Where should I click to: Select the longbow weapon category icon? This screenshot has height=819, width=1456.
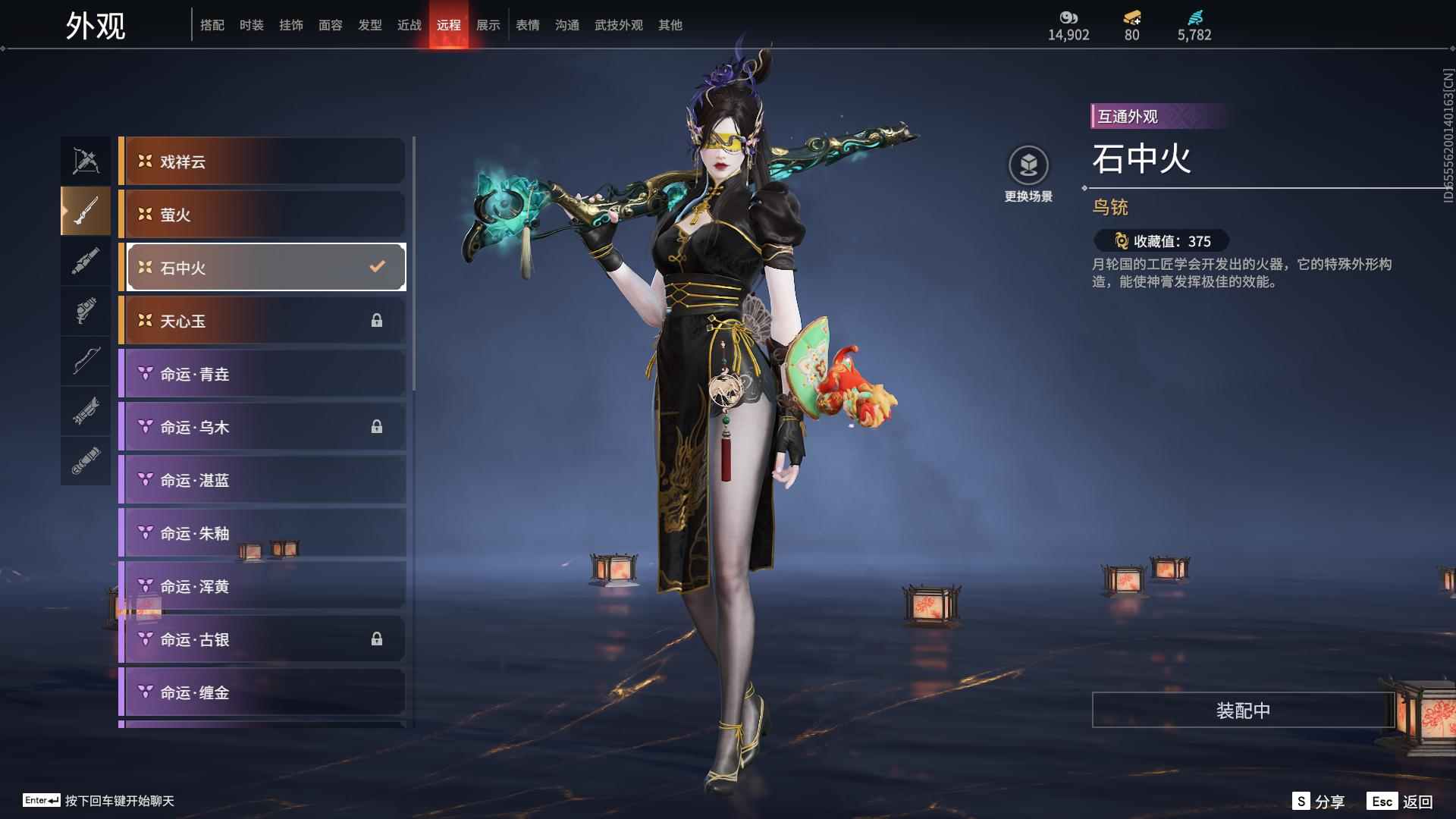click(86, 361)
